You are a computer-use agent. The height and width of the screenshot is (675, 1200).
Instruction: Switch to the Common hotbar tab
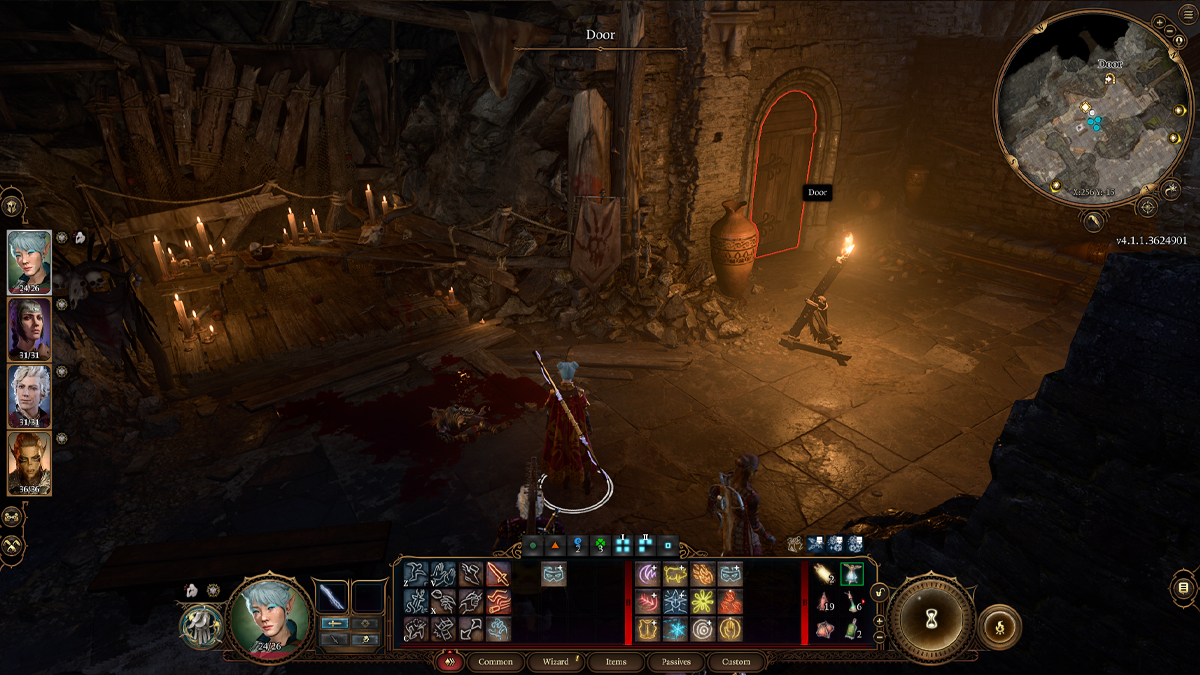click(x=495, y=662)
